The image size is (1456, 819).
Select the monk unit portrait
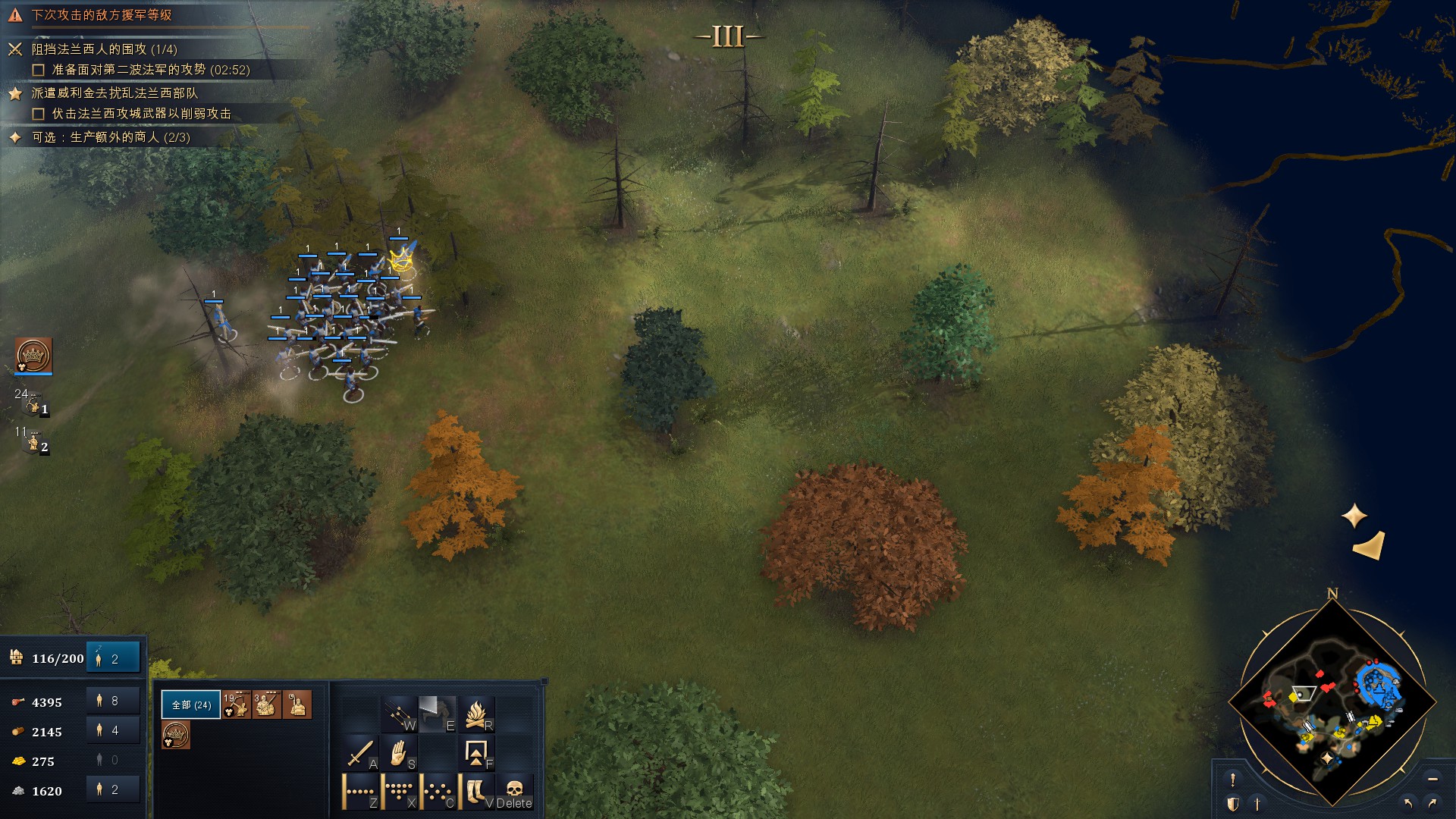click(x=297, y=704)
